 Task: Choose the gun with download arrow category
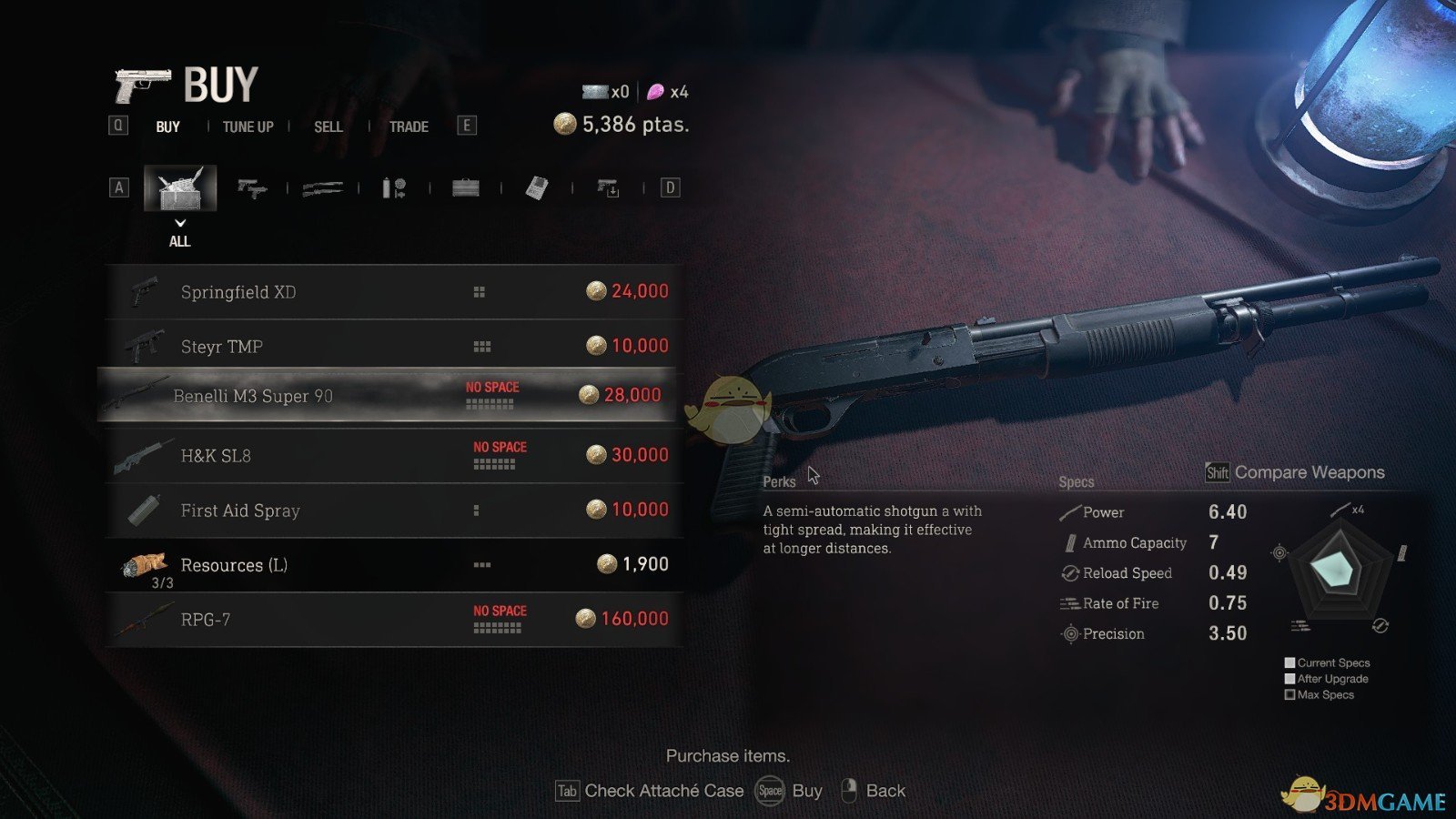608,188
